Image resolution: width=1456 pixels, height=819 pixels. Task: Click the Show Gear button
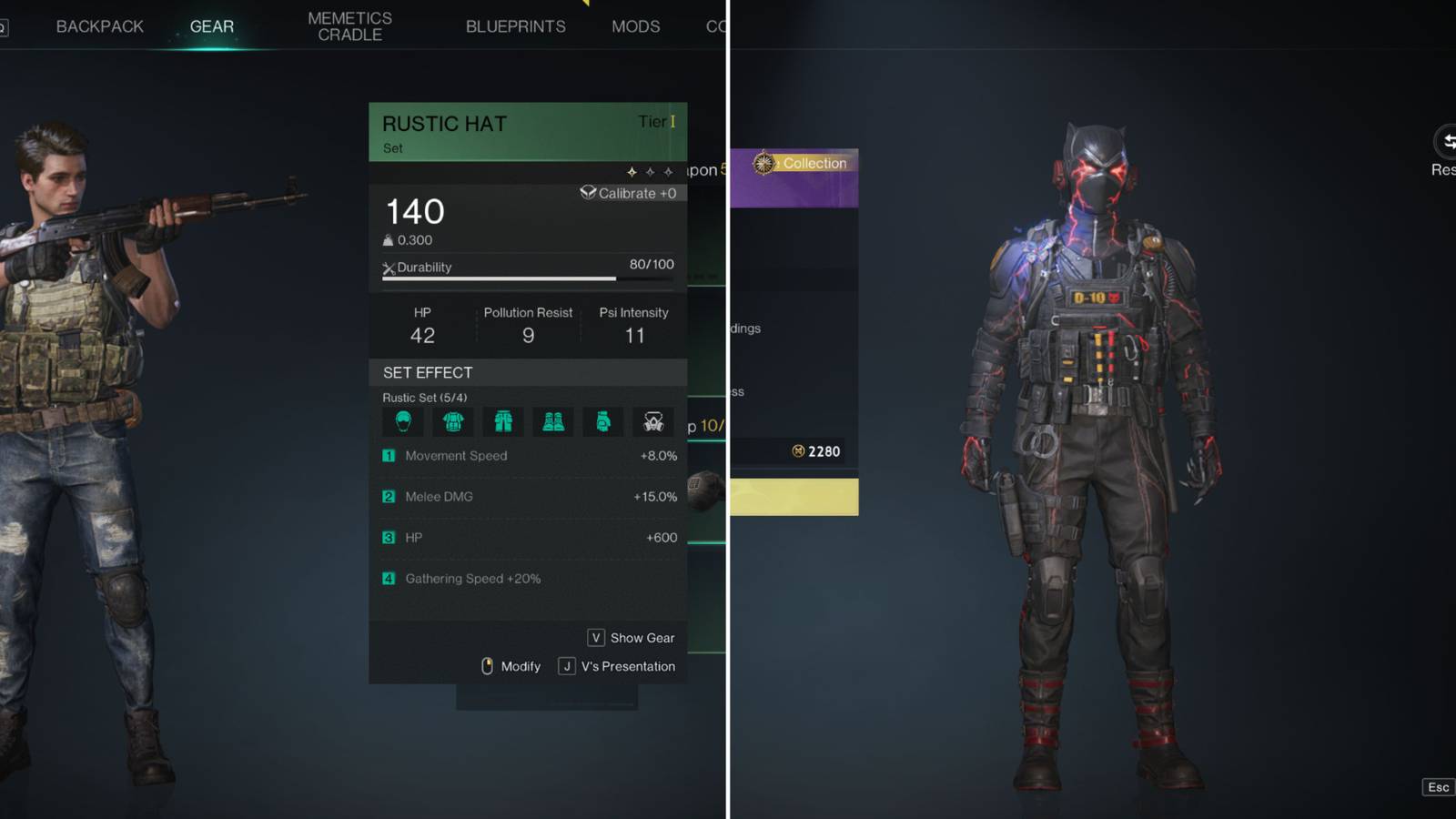click(631, 638)
